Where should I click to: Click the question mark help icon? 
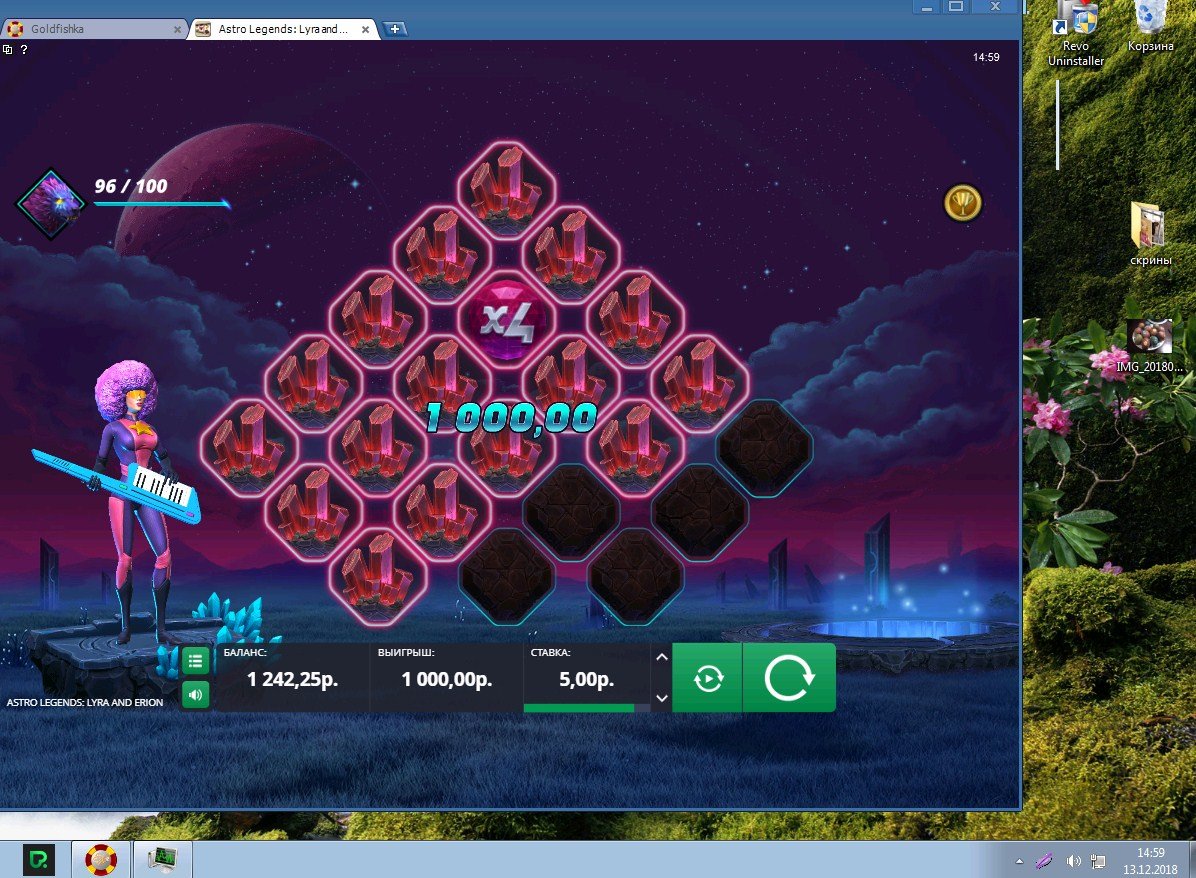pos(23,49)
